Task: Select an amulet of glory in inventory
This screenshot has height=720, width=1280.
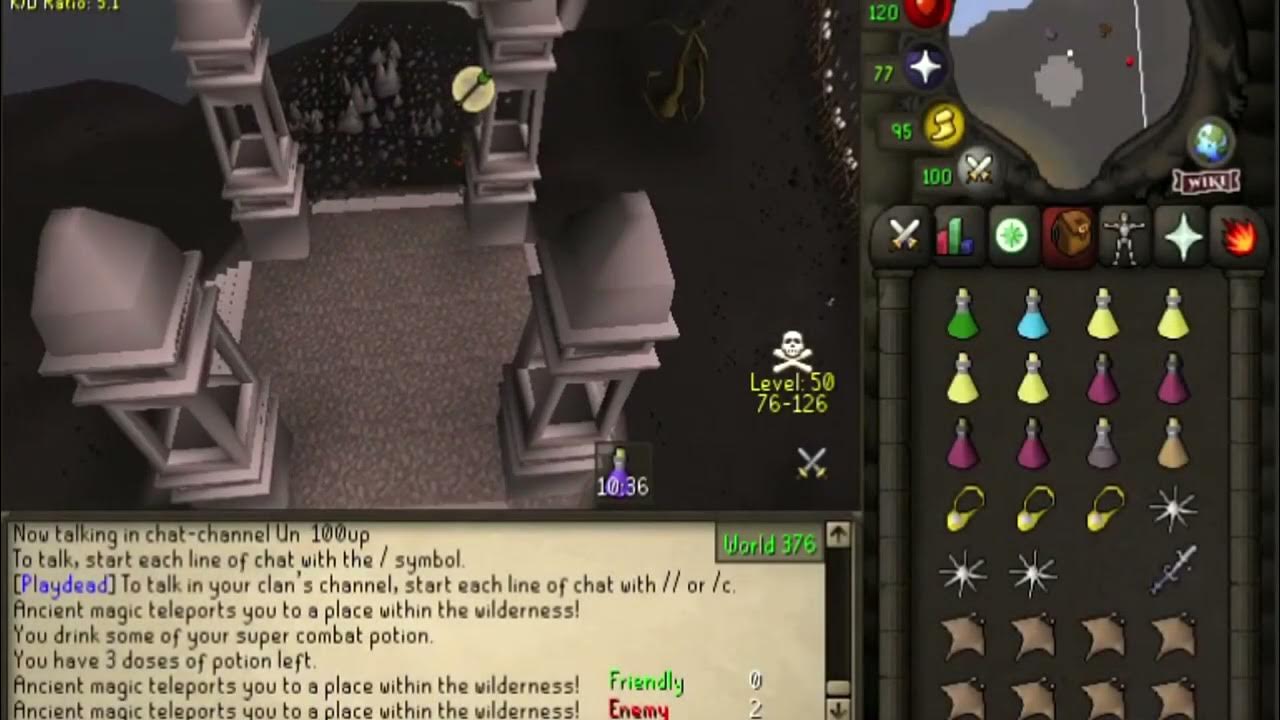Action: coord(965,510)
